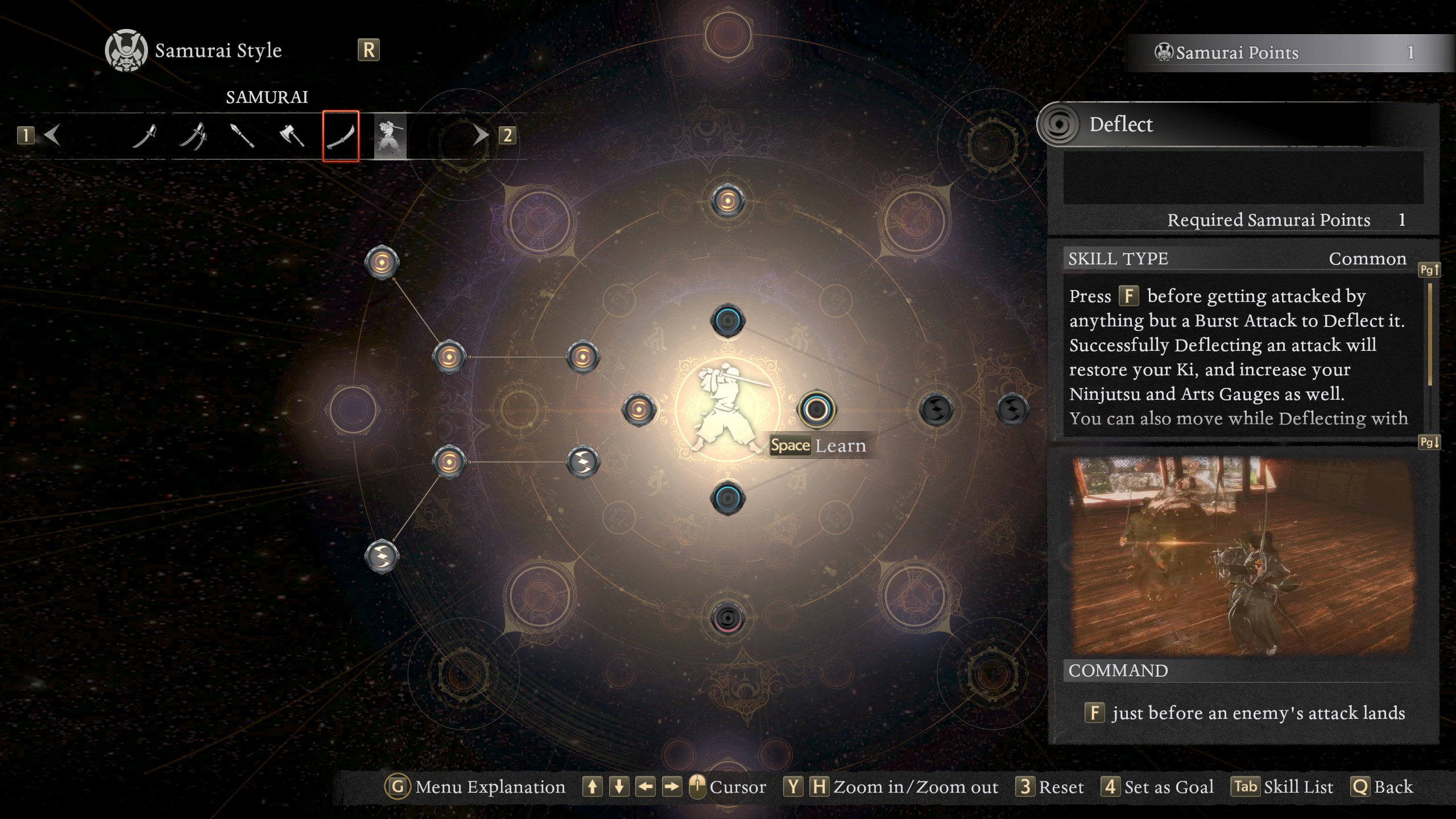Viewport: 1456px width, 819px height.
Task: Select the far-right dark lightning skill node
Action: click(1012, 409)
